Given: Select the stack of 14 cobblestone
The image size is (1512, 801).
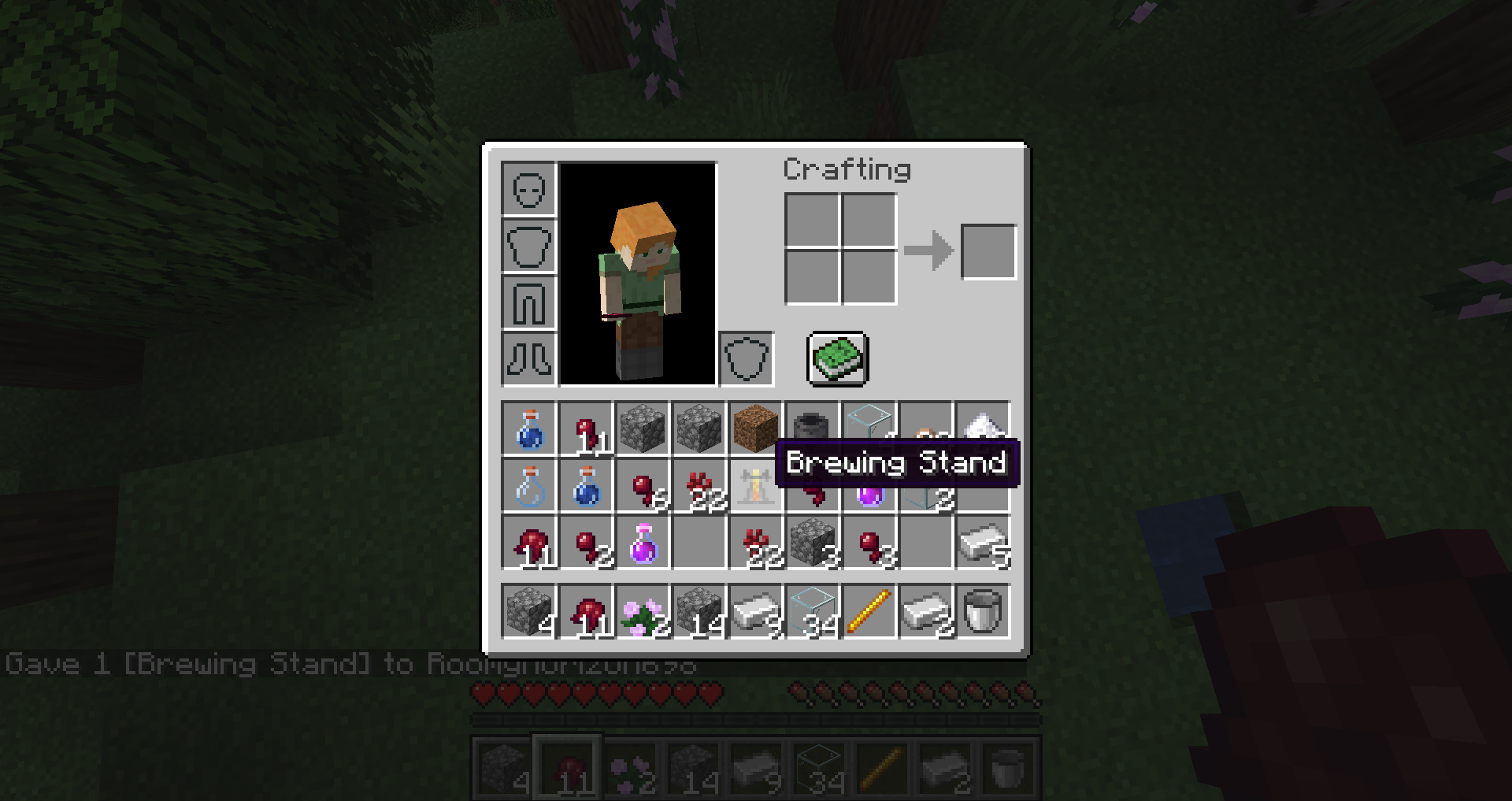Looking at the screenshot, I should click(699, 611).
